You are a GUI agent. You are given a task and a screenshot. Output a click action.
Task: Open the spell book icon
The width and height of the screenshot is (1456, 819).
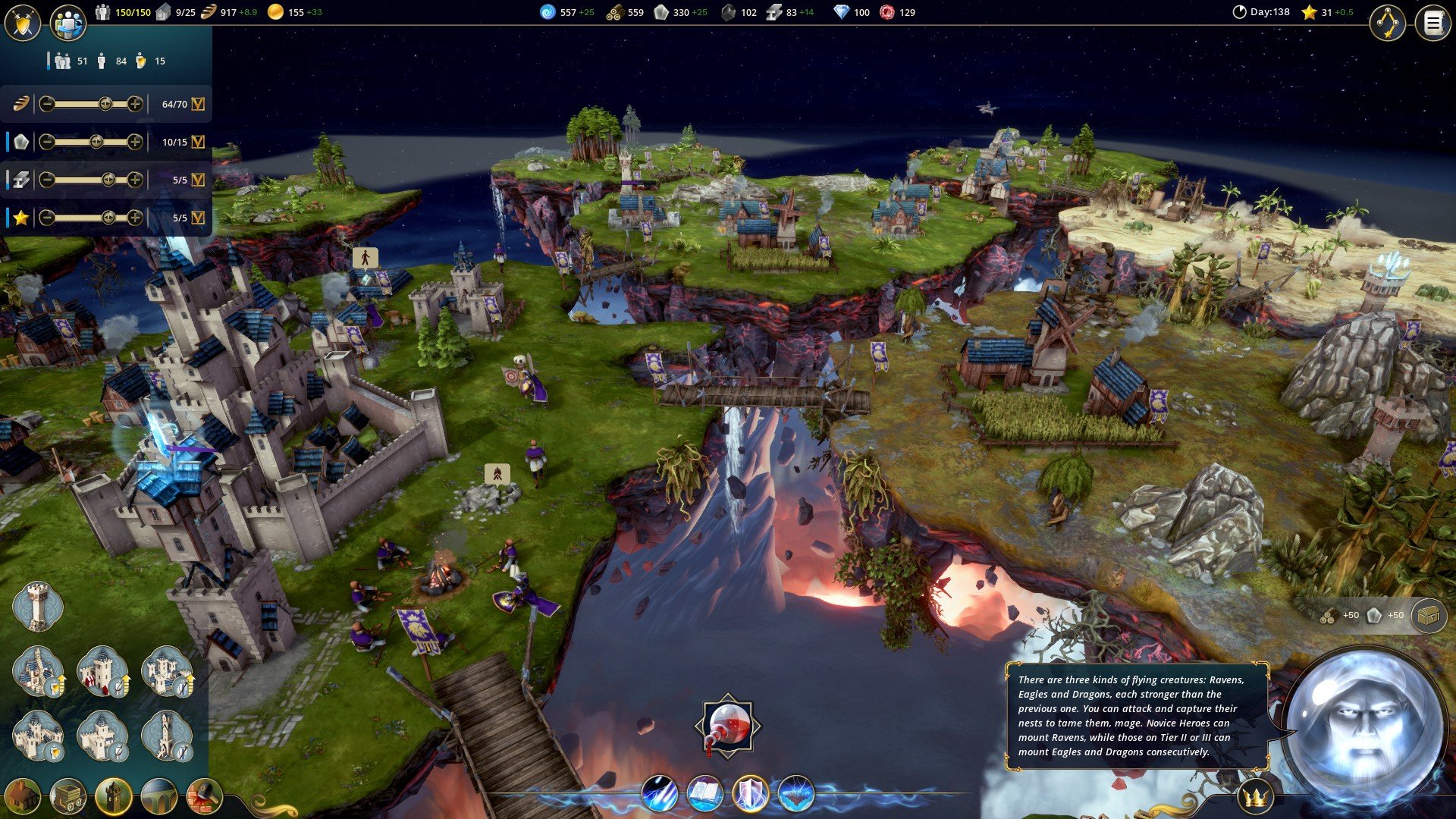tap(704, 794)
